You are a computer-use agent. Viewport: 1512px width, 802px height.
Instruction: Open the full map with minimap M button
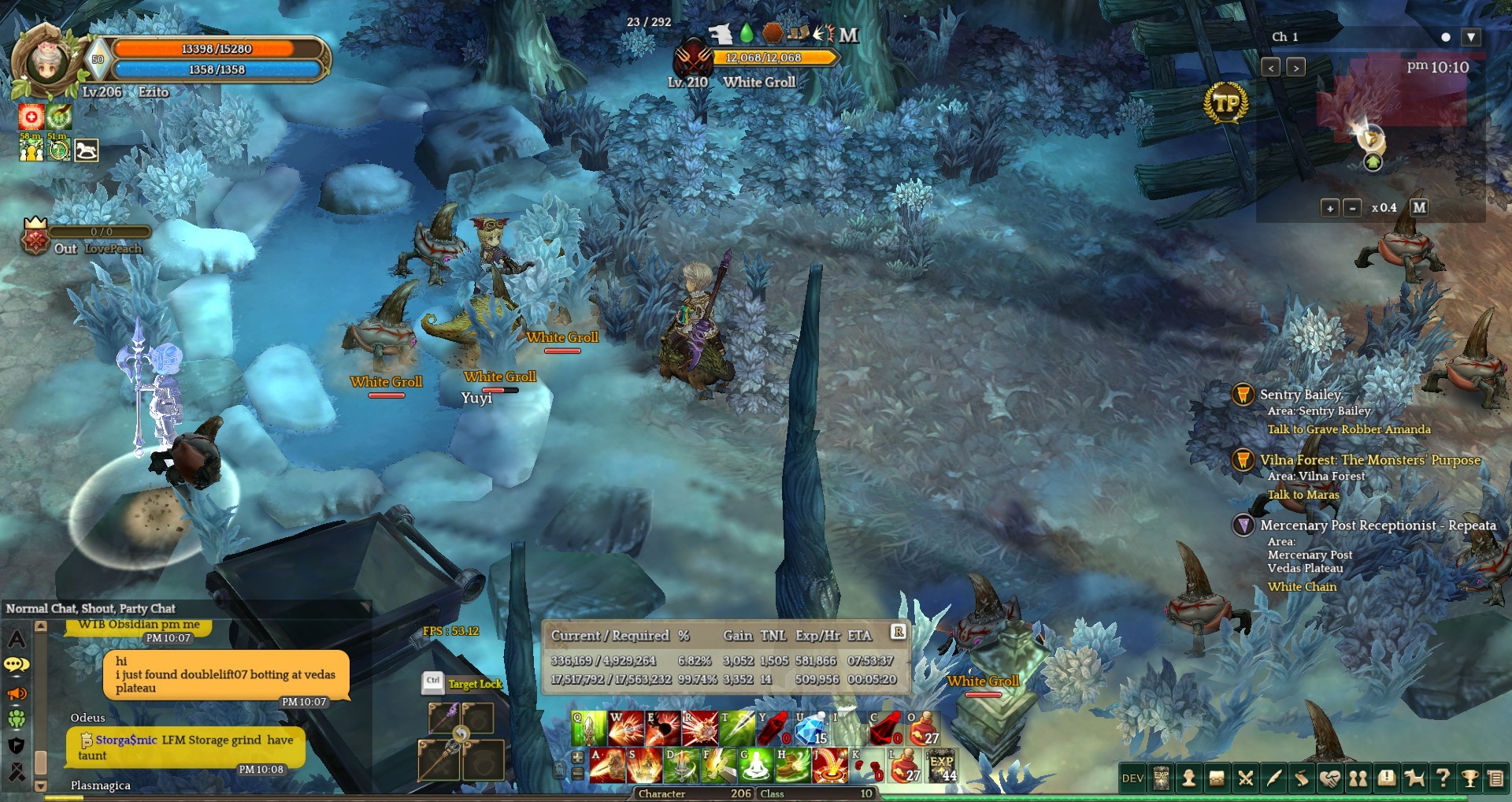tap(1419, 207)
